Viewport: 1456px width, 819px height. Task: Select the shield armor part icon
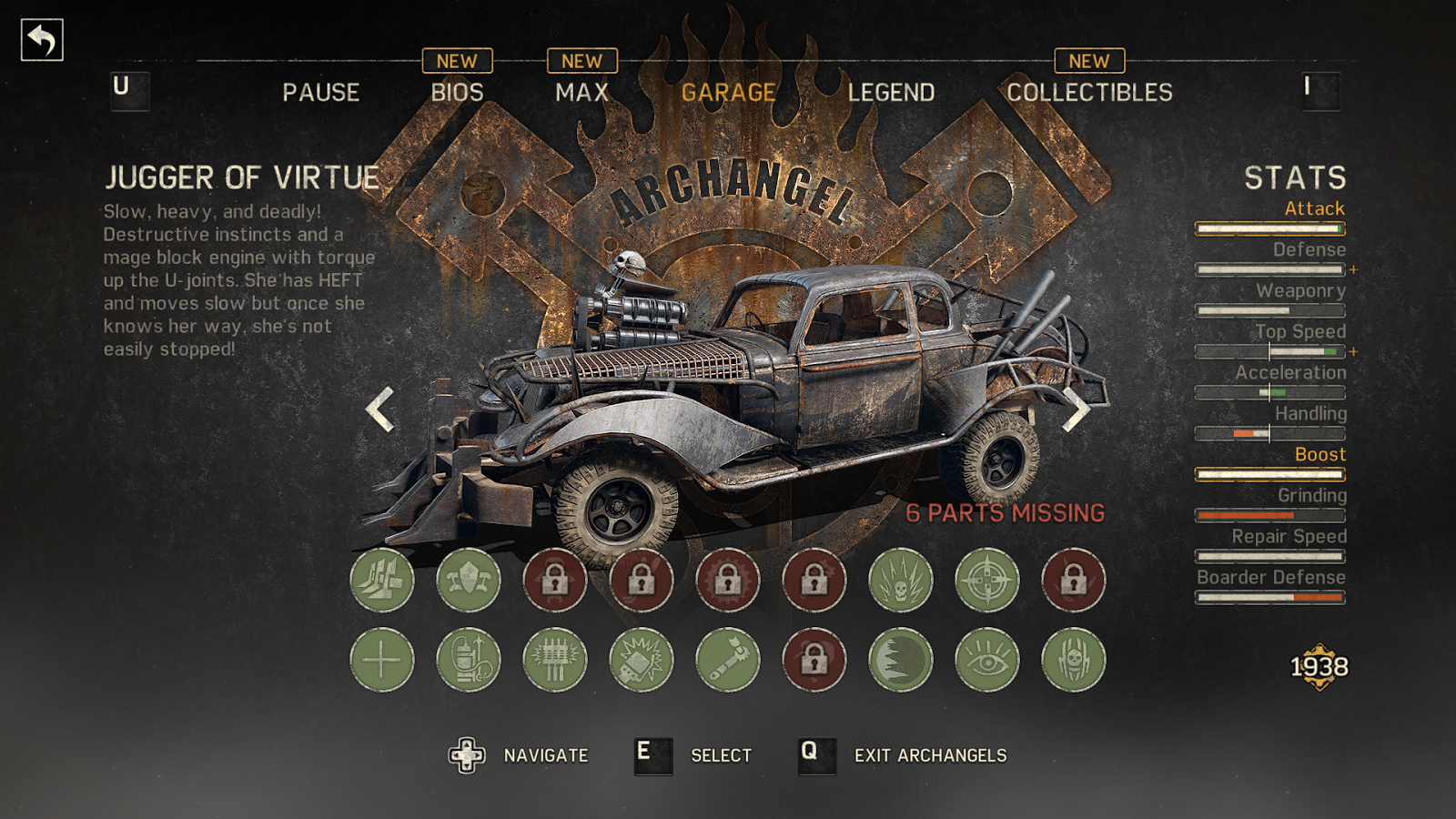point(469,580)
